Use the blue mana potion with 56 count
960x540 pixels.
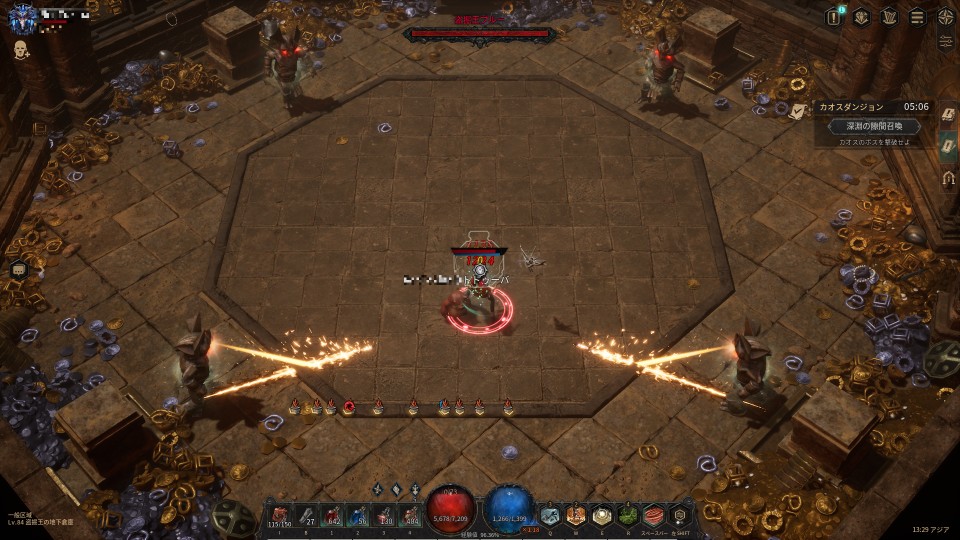pos(359,514)
